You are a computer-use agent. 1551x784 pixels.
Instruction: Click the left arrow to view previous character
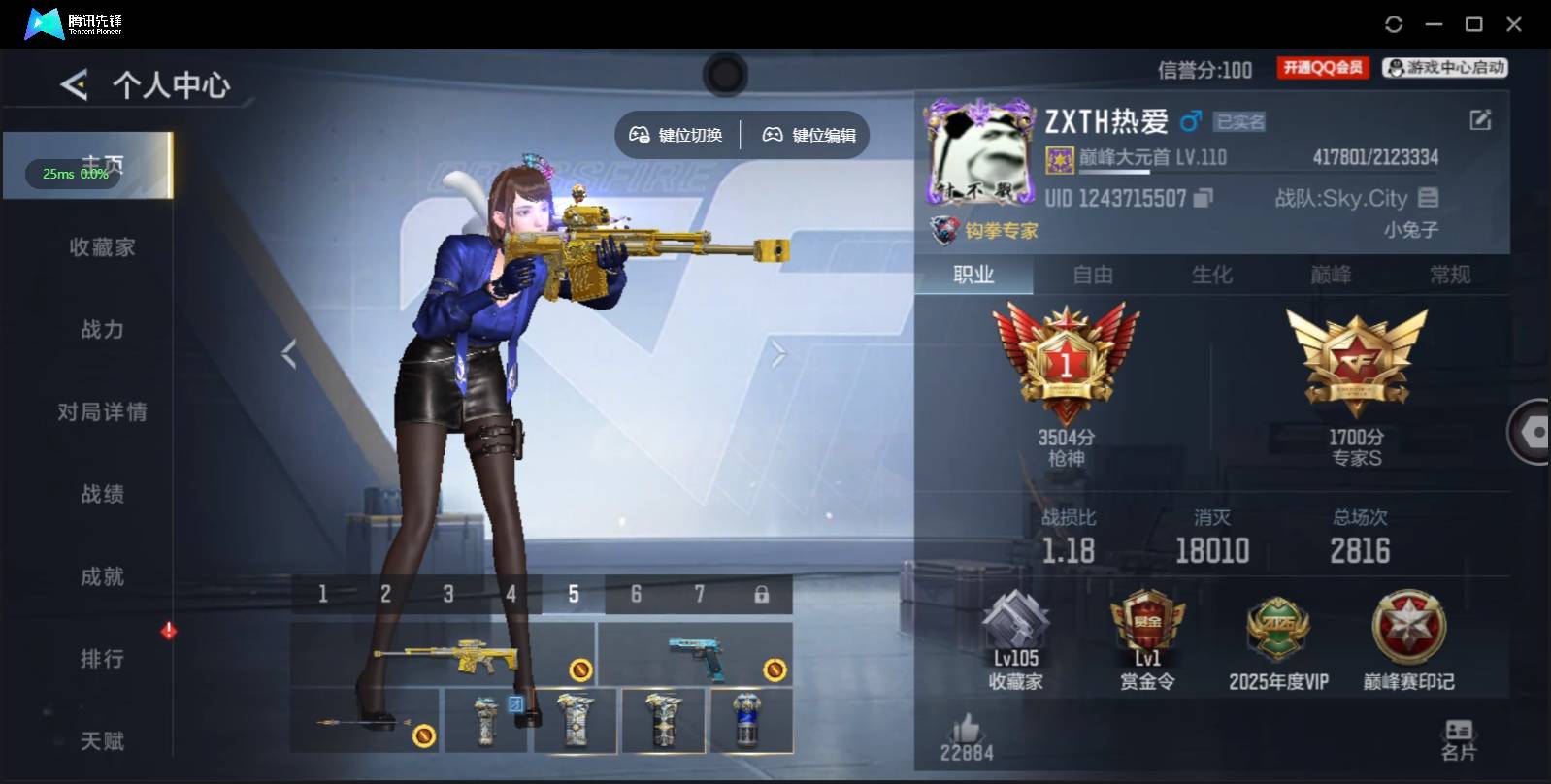tap(287, 353)
